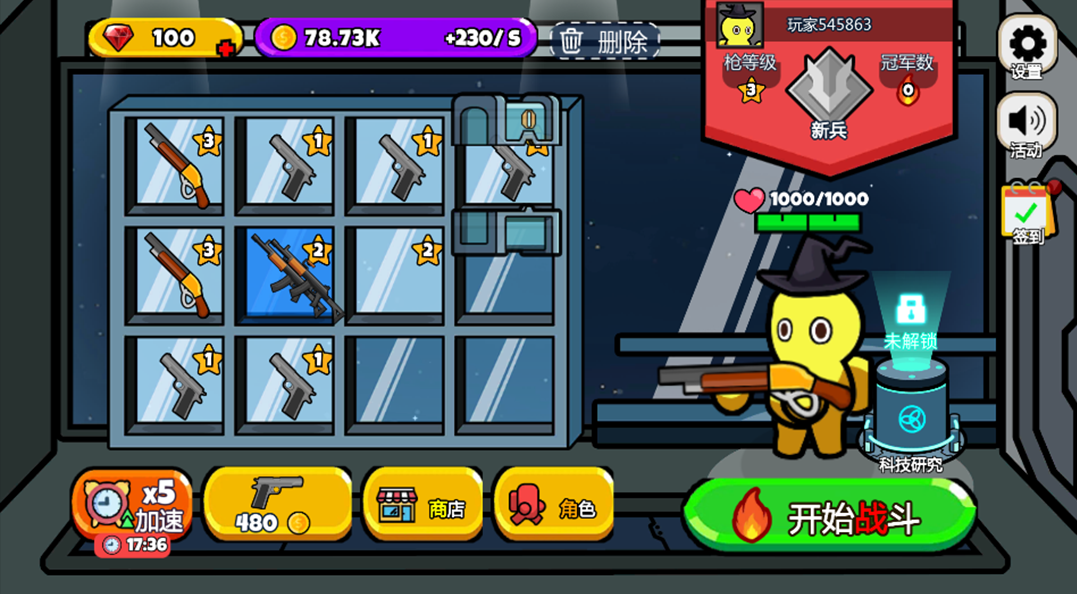
Task: Open the 角色 character menu
Action: coord(553,504)
